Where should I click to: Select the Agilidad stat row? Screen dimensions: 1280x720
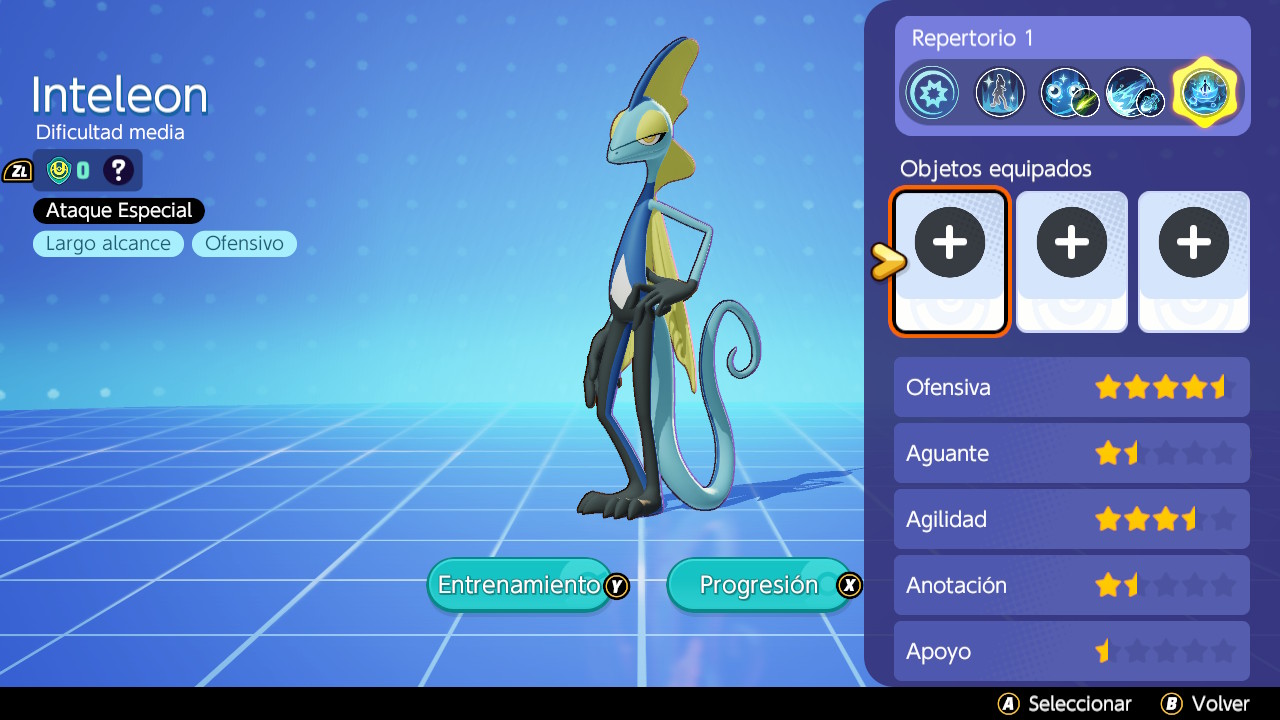point(1071,519)
